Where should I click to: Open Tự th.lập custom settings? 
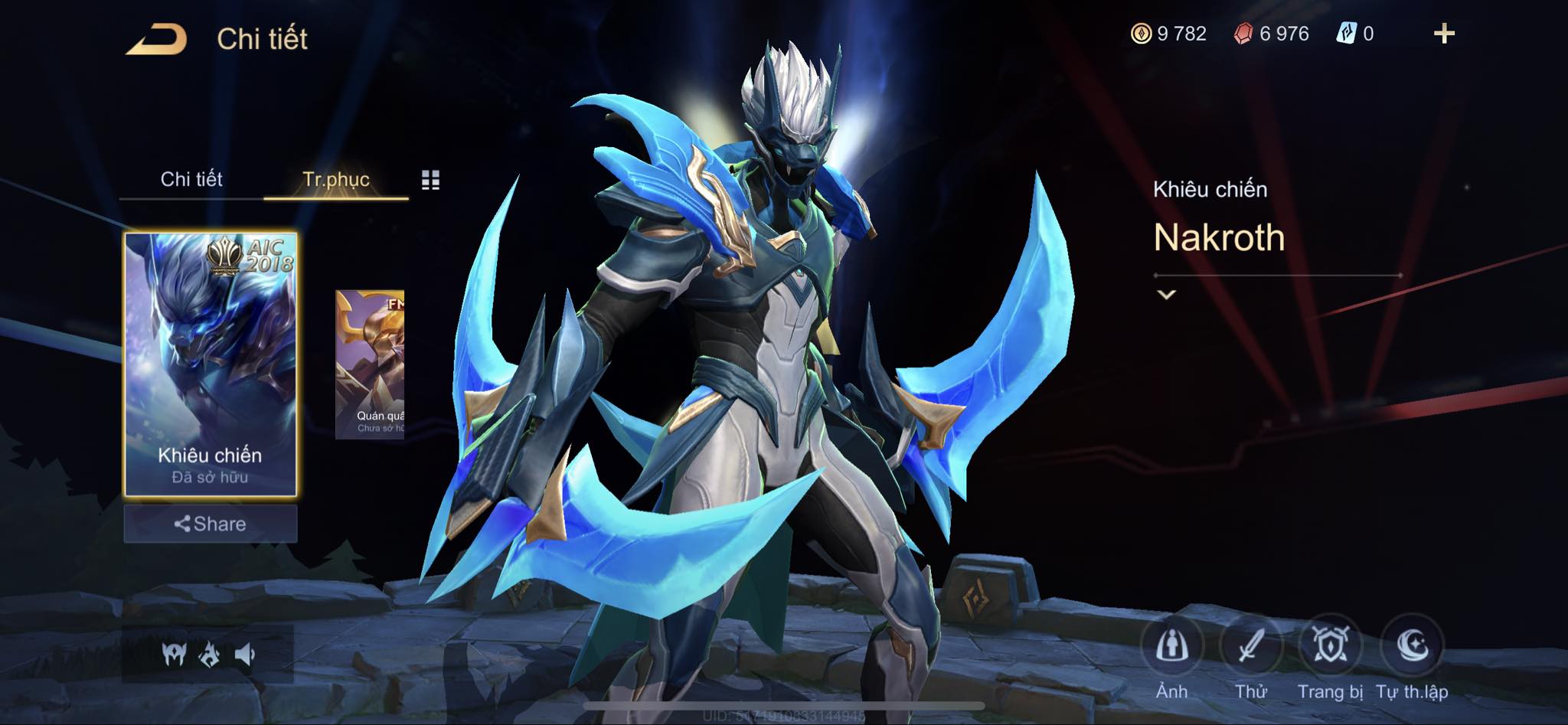pos(1412,647)
